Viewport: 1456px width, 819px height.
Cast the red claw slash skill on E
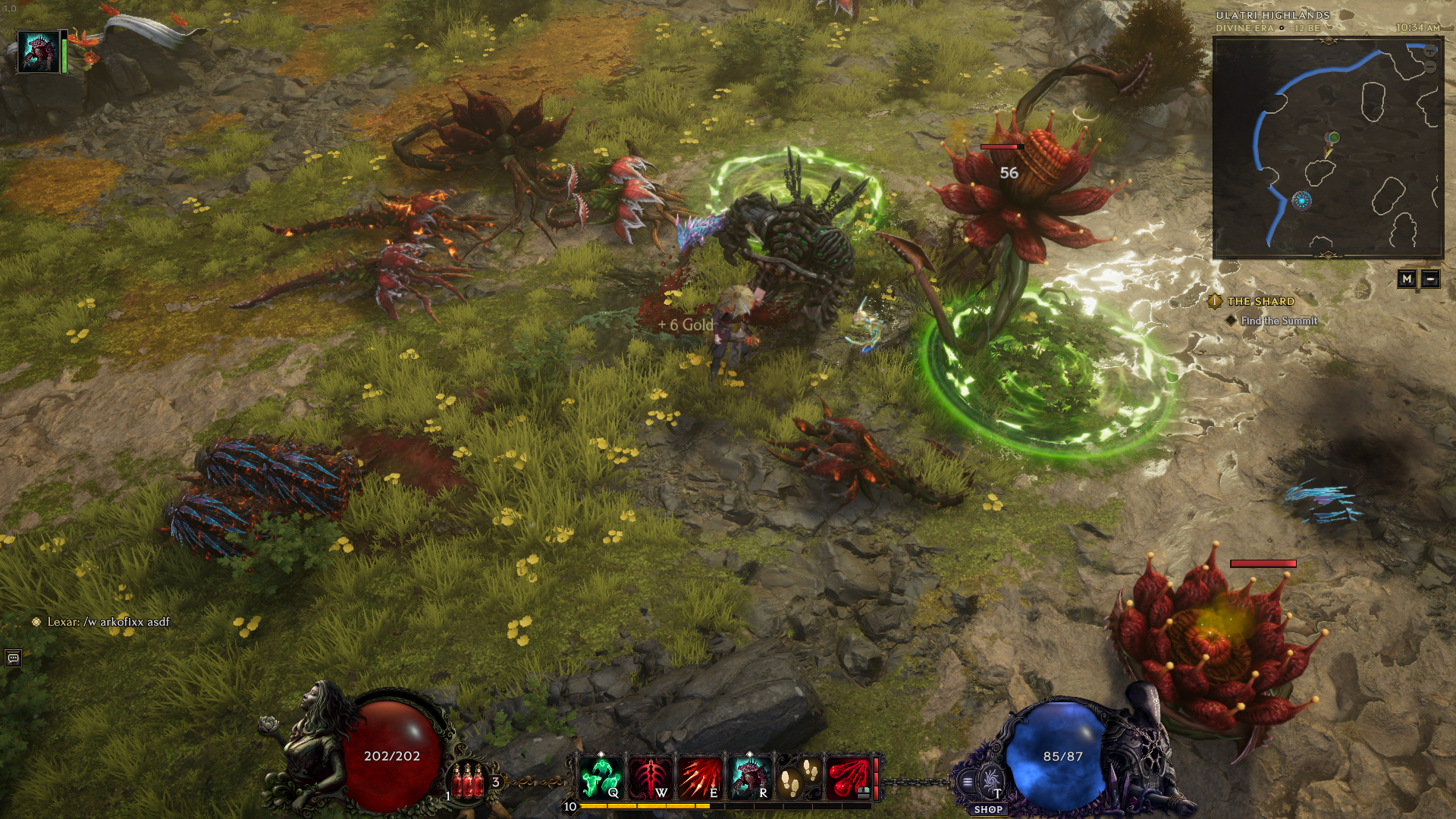coord(699,777)
